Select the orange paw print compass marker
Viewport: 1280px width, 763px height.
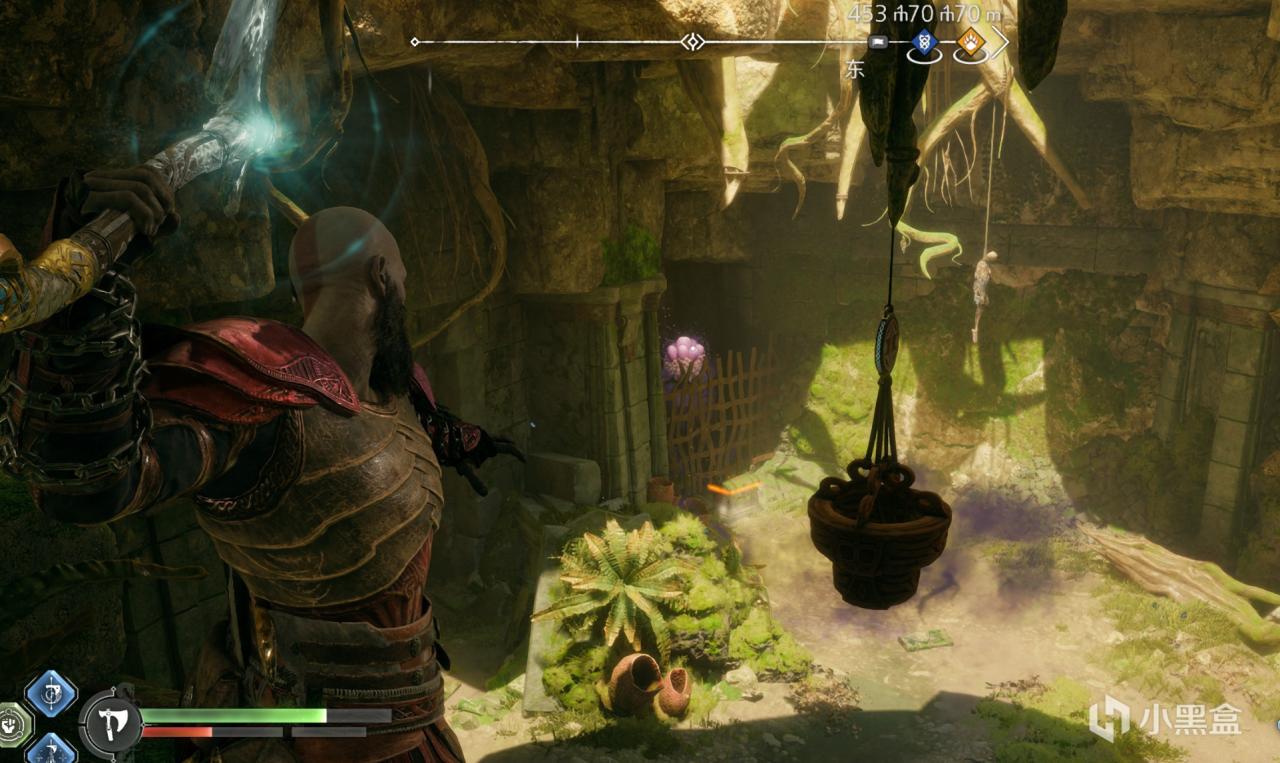coord(968,42)
